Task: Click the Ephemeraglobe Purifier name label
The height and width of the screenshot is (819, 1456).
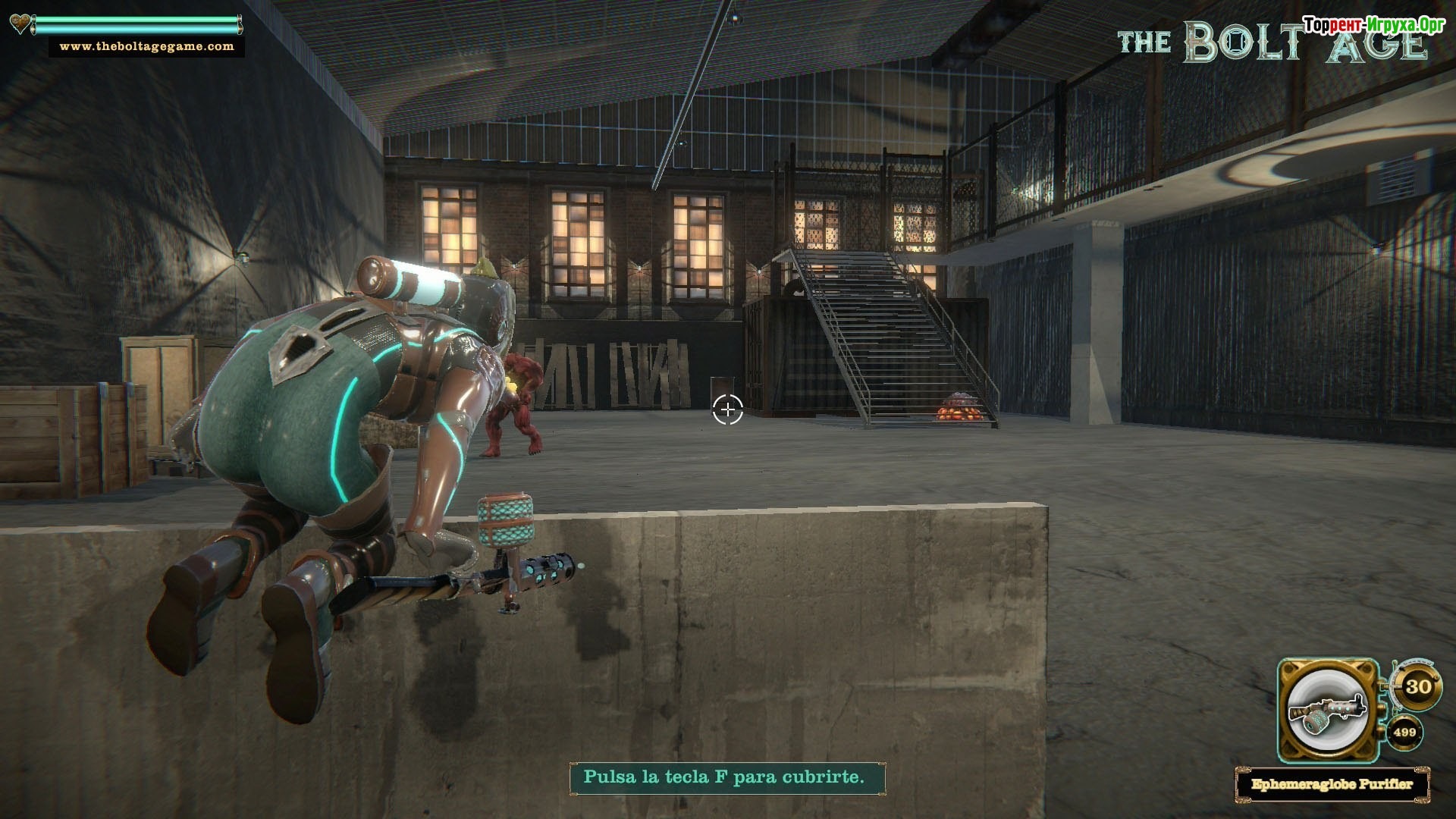Action: pos(1332,783)
